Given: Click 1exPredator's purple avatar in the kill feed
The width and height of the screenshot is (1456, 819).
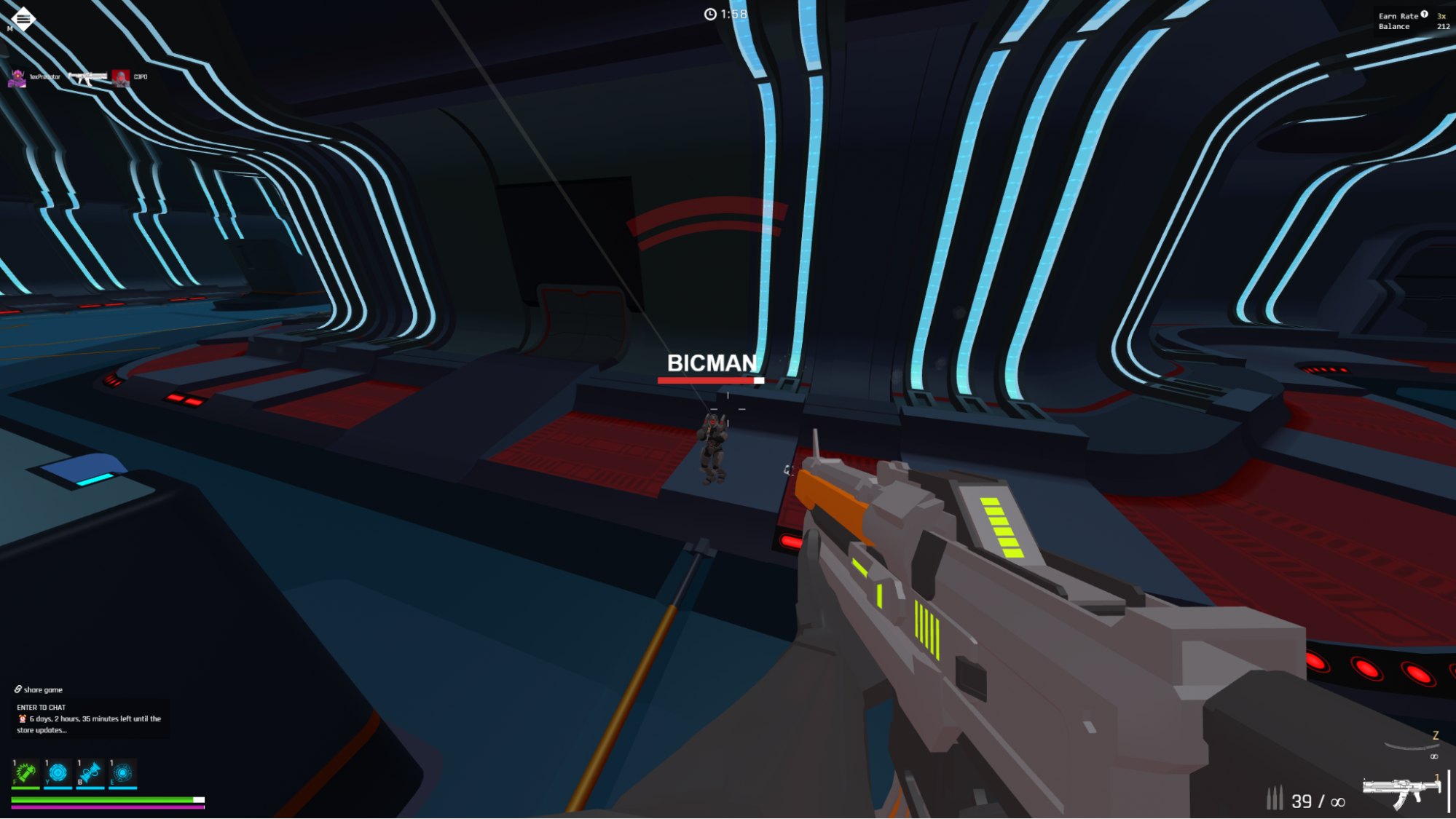Looking at the screenshot, I should click(17, 78).
